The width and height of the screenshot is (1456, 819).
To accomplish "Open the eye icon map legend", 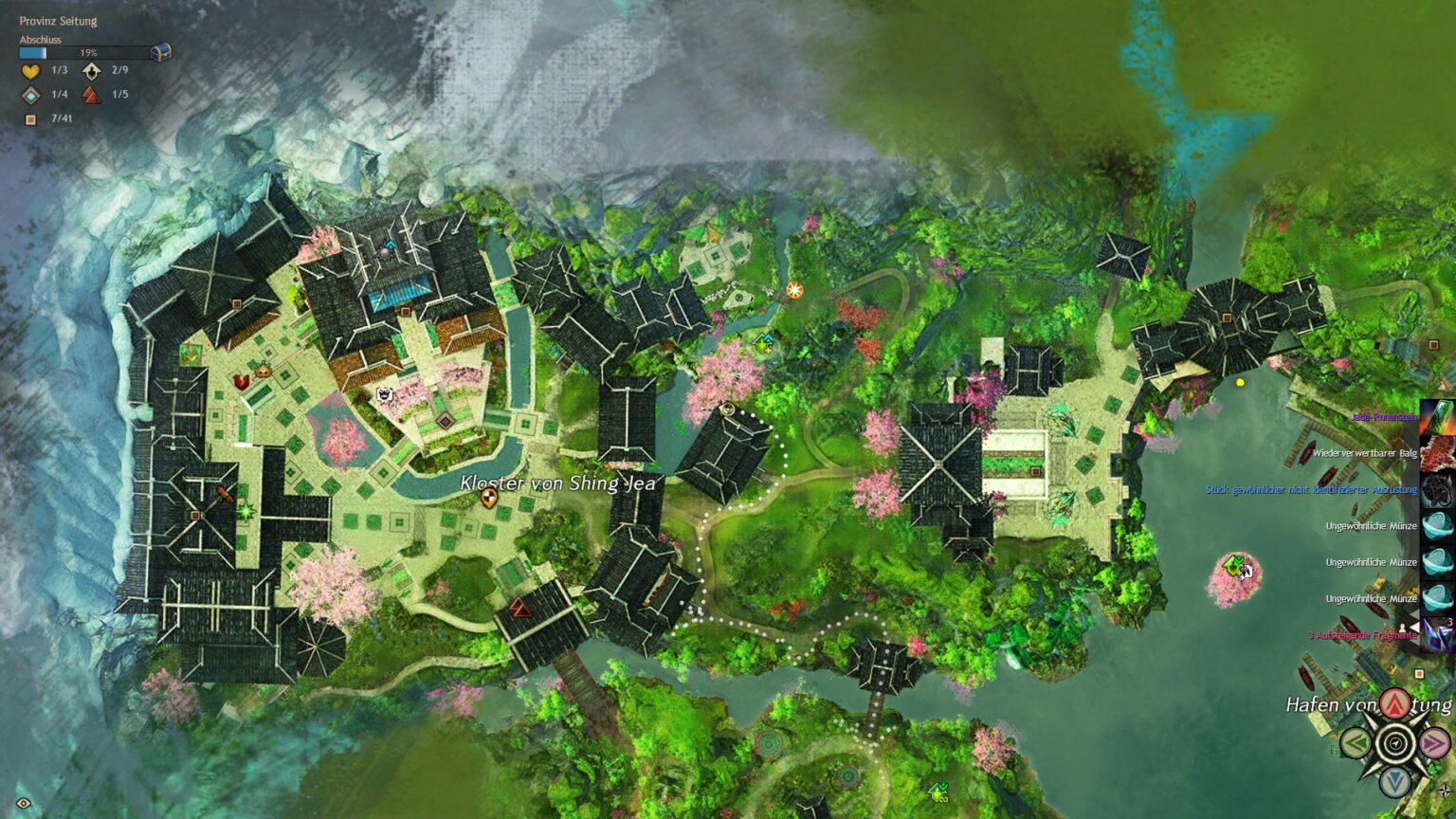I will (x=24, y=804).
